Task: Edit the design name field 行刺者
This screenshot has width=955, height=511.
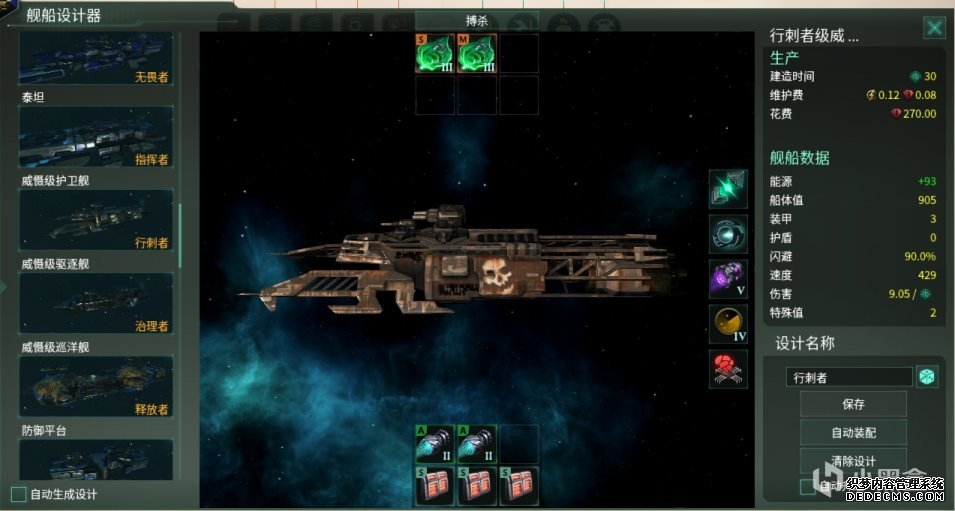Action: click(849, 377)
